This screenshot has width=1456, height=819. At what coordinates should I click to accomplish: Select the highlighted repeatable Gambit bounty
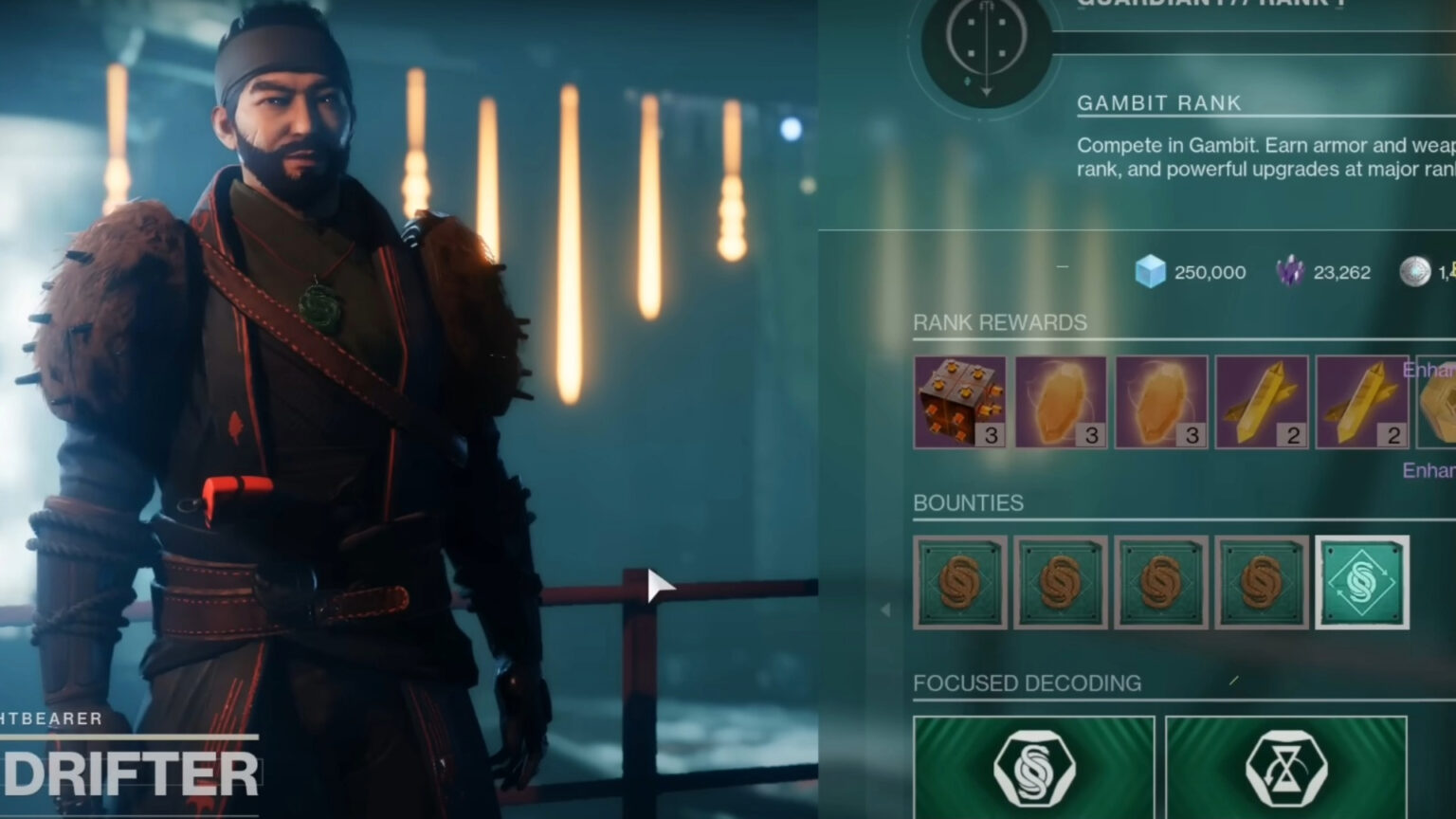tap(1359, 582)
